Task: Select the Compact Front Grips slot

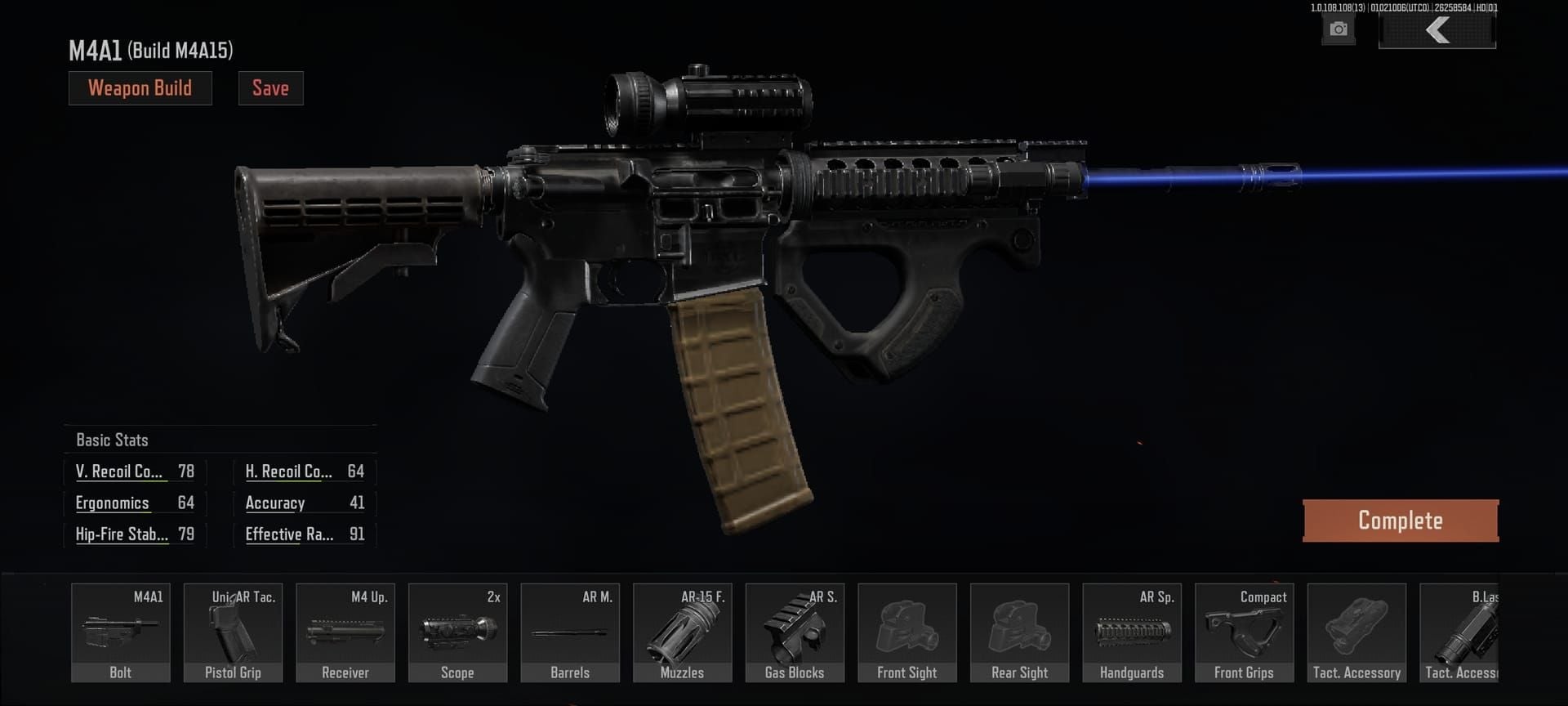Action: pos(1244,632)
